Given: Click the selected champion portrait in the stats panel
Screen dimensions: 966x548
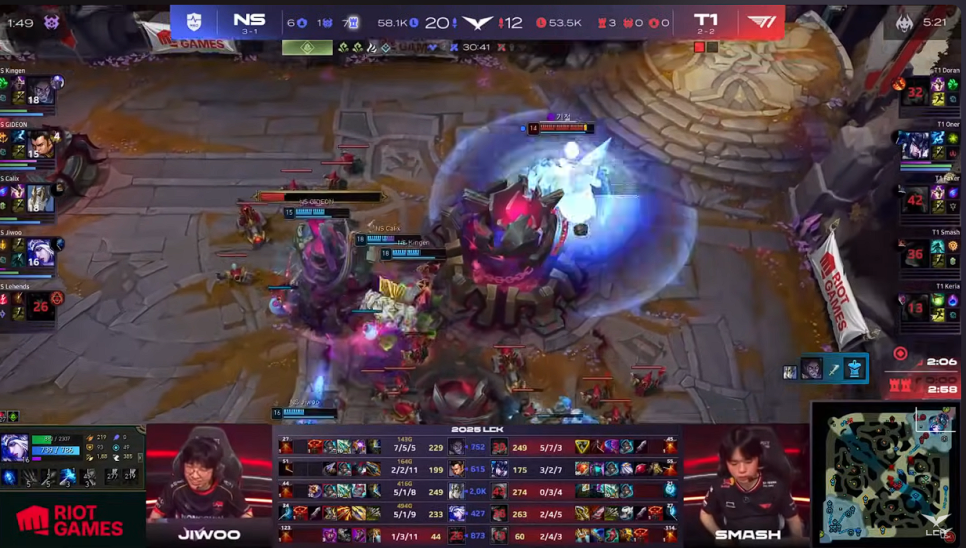Looking at the screenshot, I should [x=15, y=448].
